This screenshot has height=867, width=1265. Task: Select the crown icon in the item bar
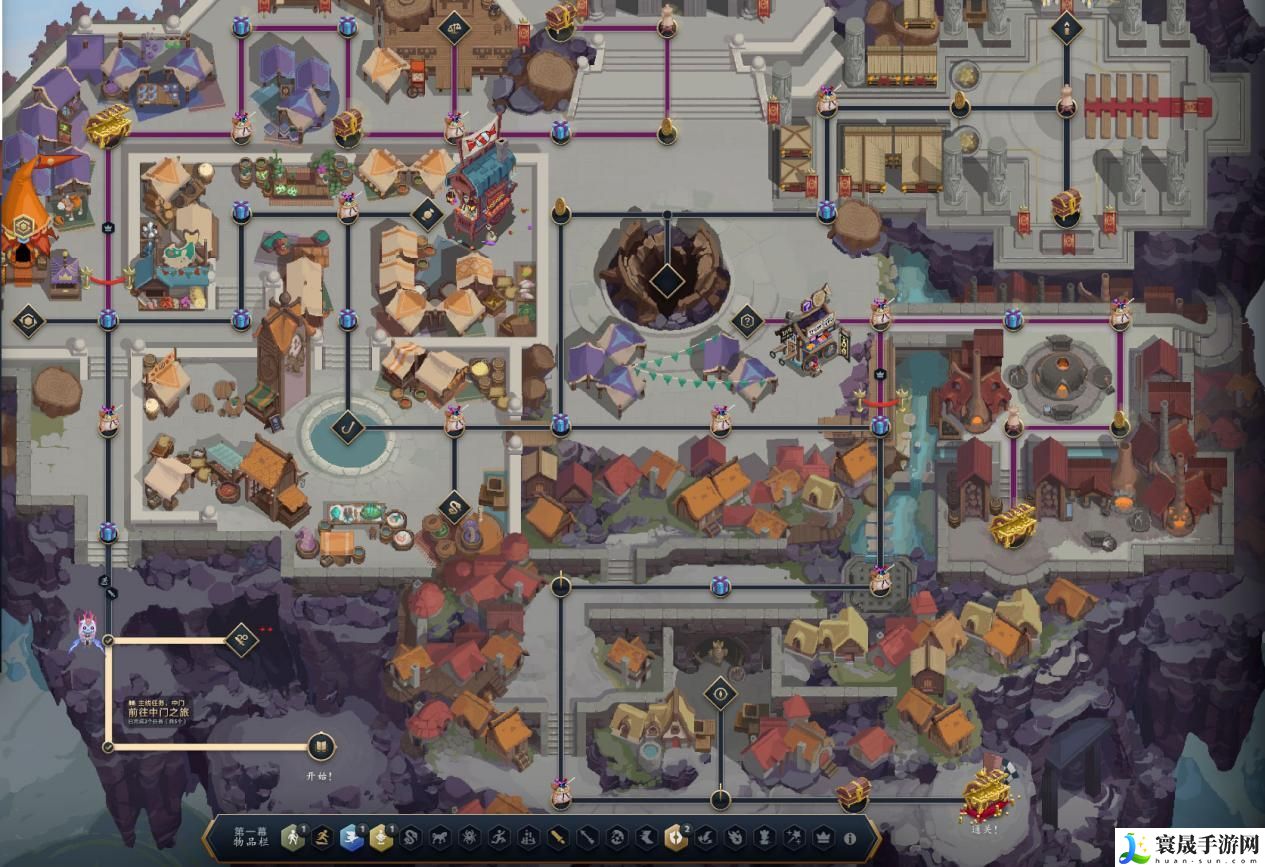click(823, 838)
